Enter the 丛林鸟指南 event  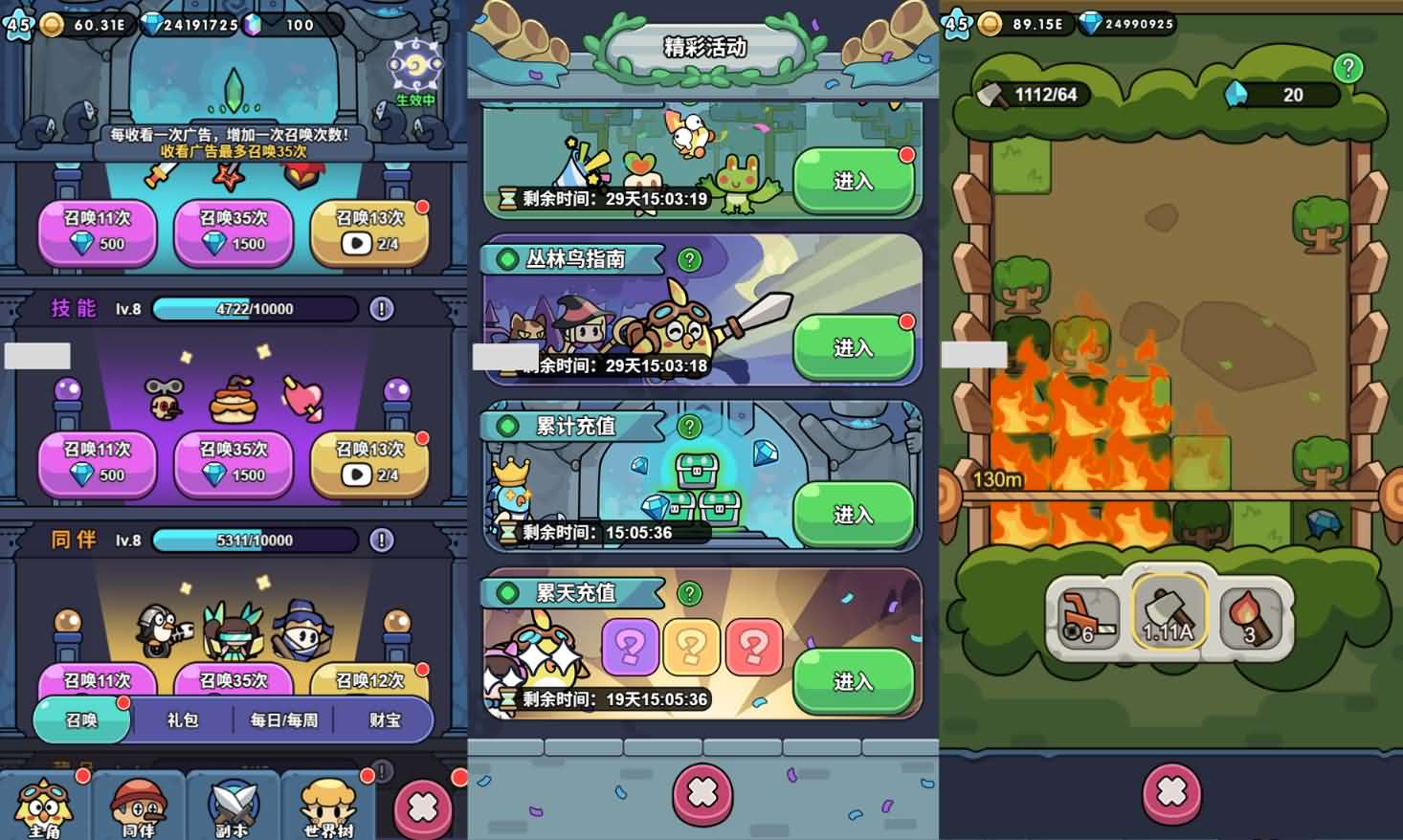tap(854, 347)
